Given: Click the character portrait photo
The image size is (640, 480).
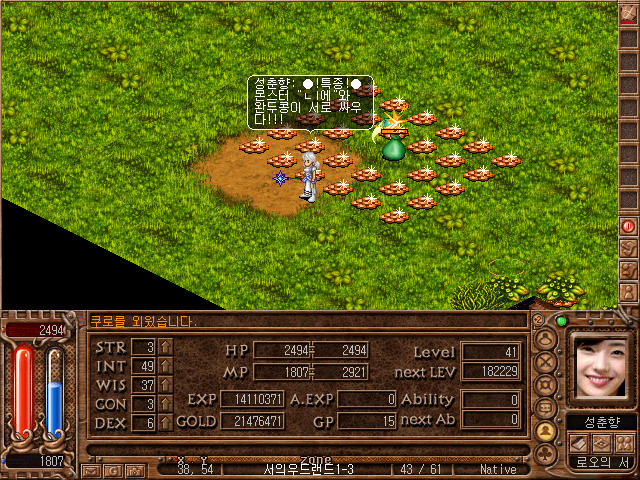Looking at the screenshot, I should pyautogui.click(x=602, y=368).
